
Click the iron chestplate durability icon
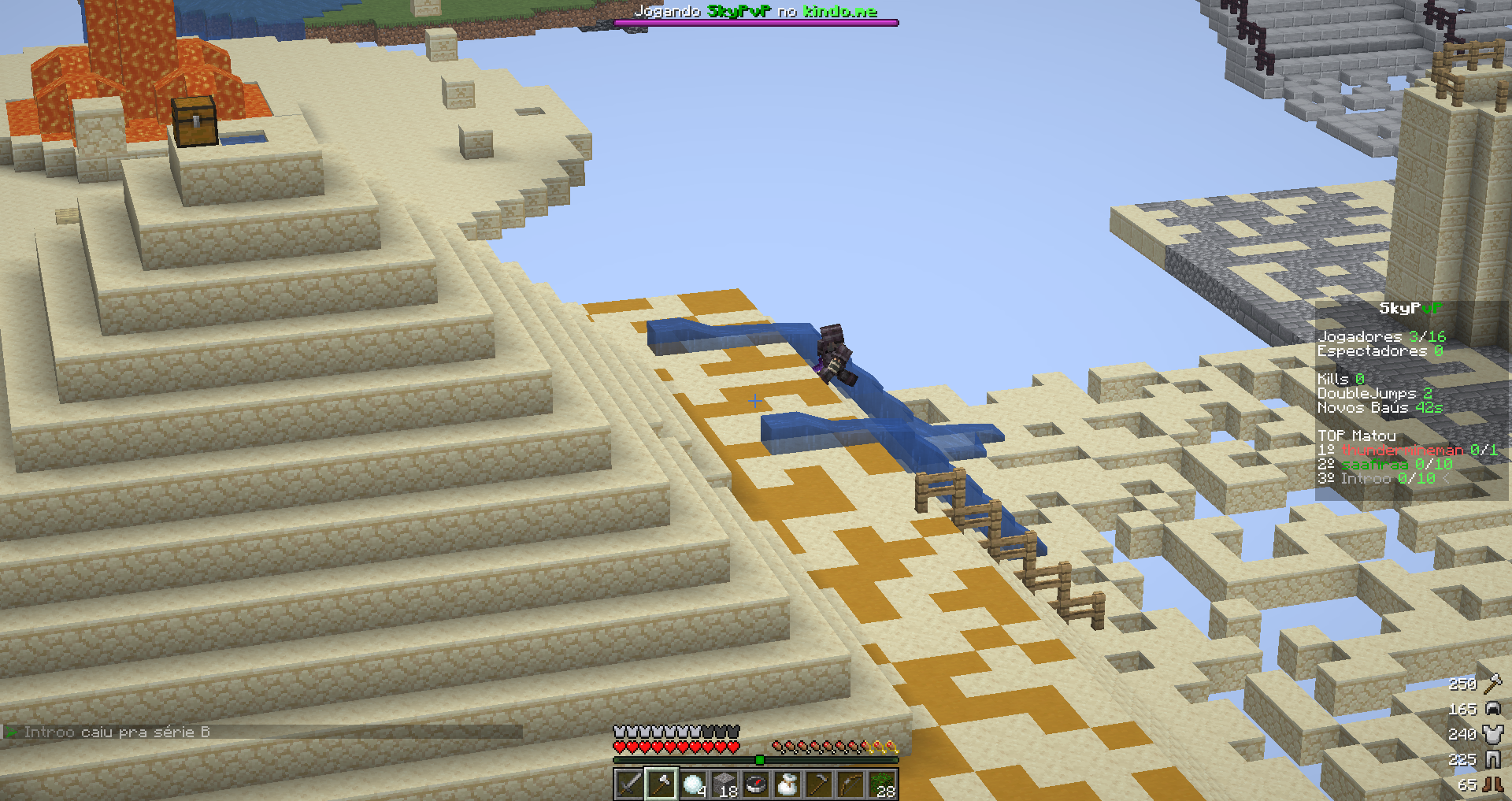tap(1492, 734)
